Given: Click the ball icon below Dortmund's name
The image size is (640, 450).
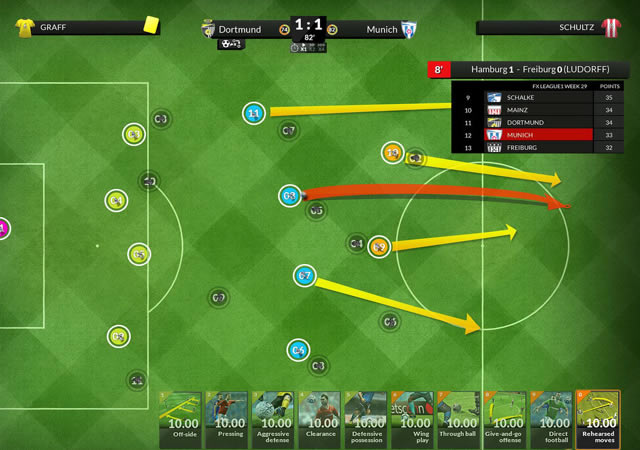Looking at the screenshot, I should tap(231, 44).
